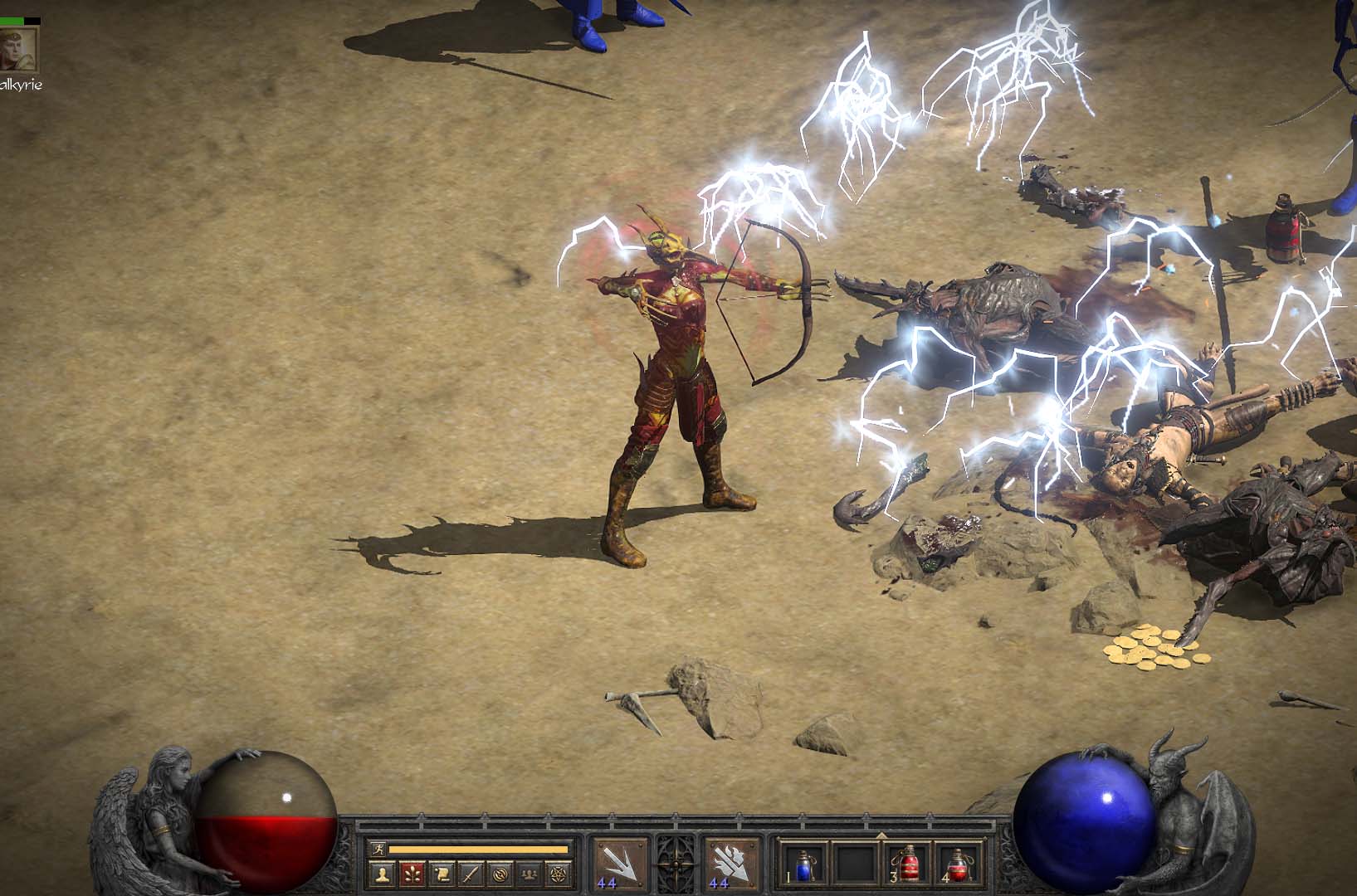The width and height of the screenshot is (1357, 896).
Task: Open the quest log scroll icon
Action: tap(442, 873)
